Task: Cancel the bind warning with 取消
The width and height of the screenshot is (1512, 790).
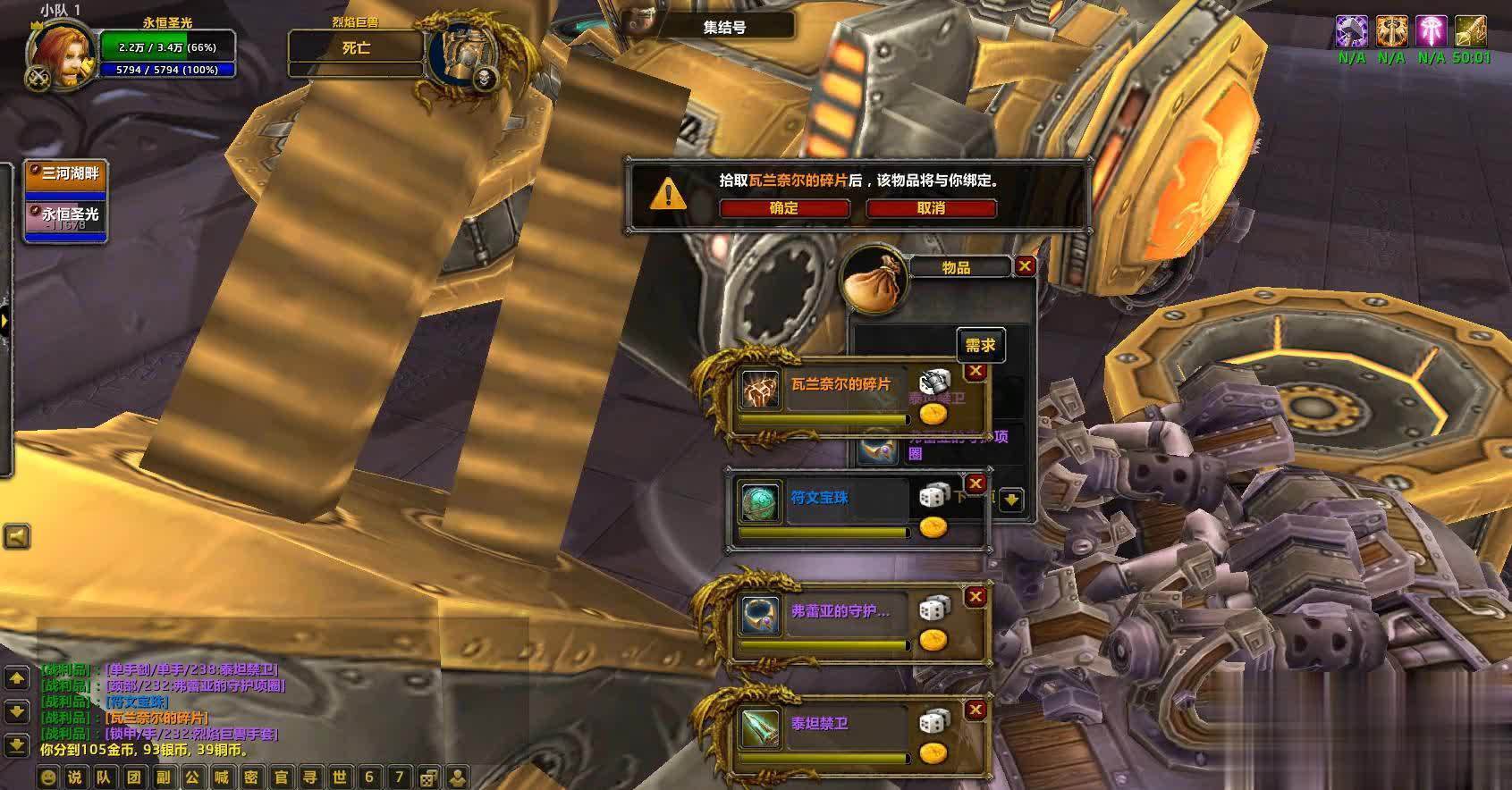Action: 931,208
